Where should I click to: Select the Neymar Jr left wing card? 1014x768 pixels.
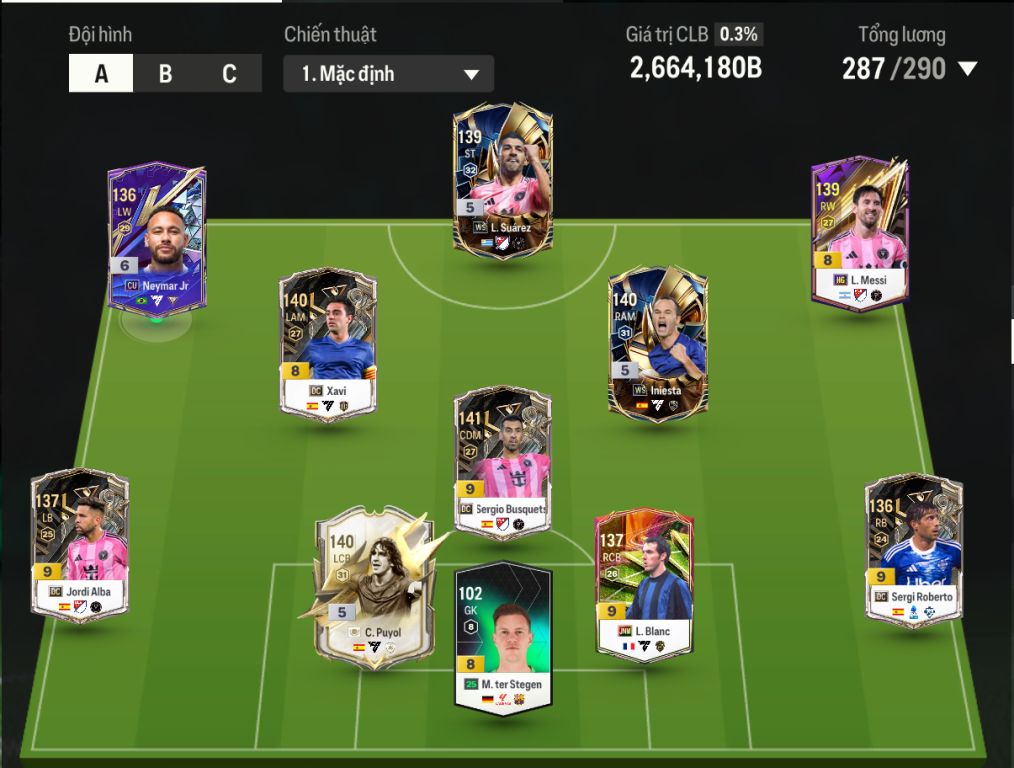(x=157, y=240)
